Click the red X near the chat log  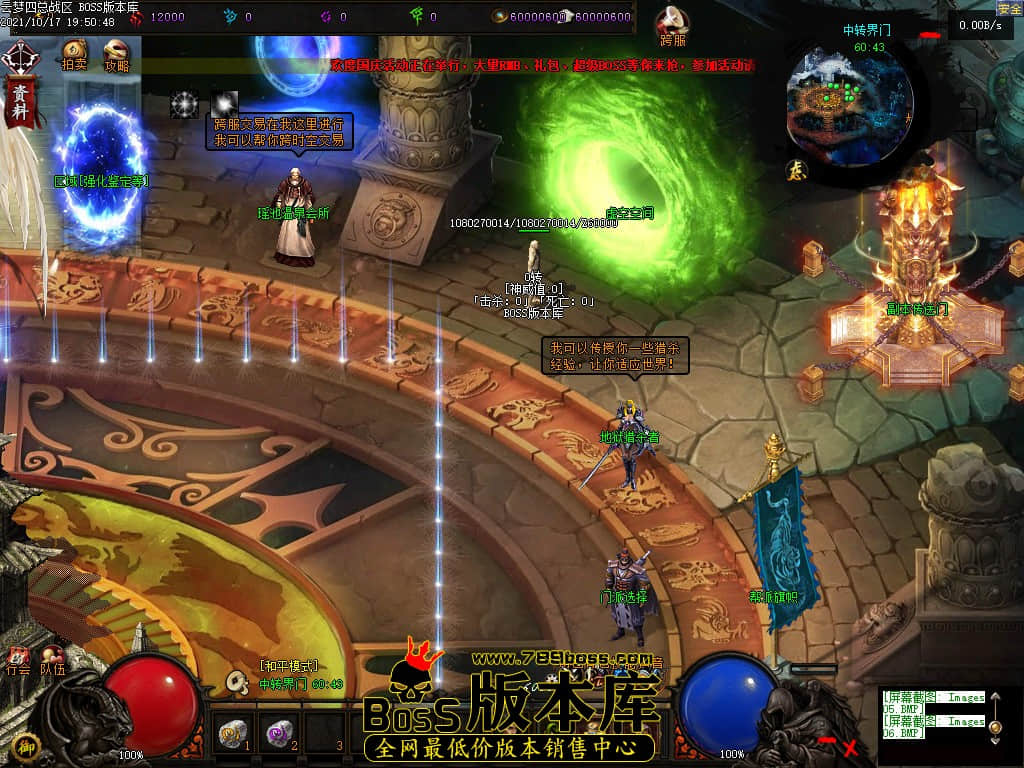[x=851, y=747]
